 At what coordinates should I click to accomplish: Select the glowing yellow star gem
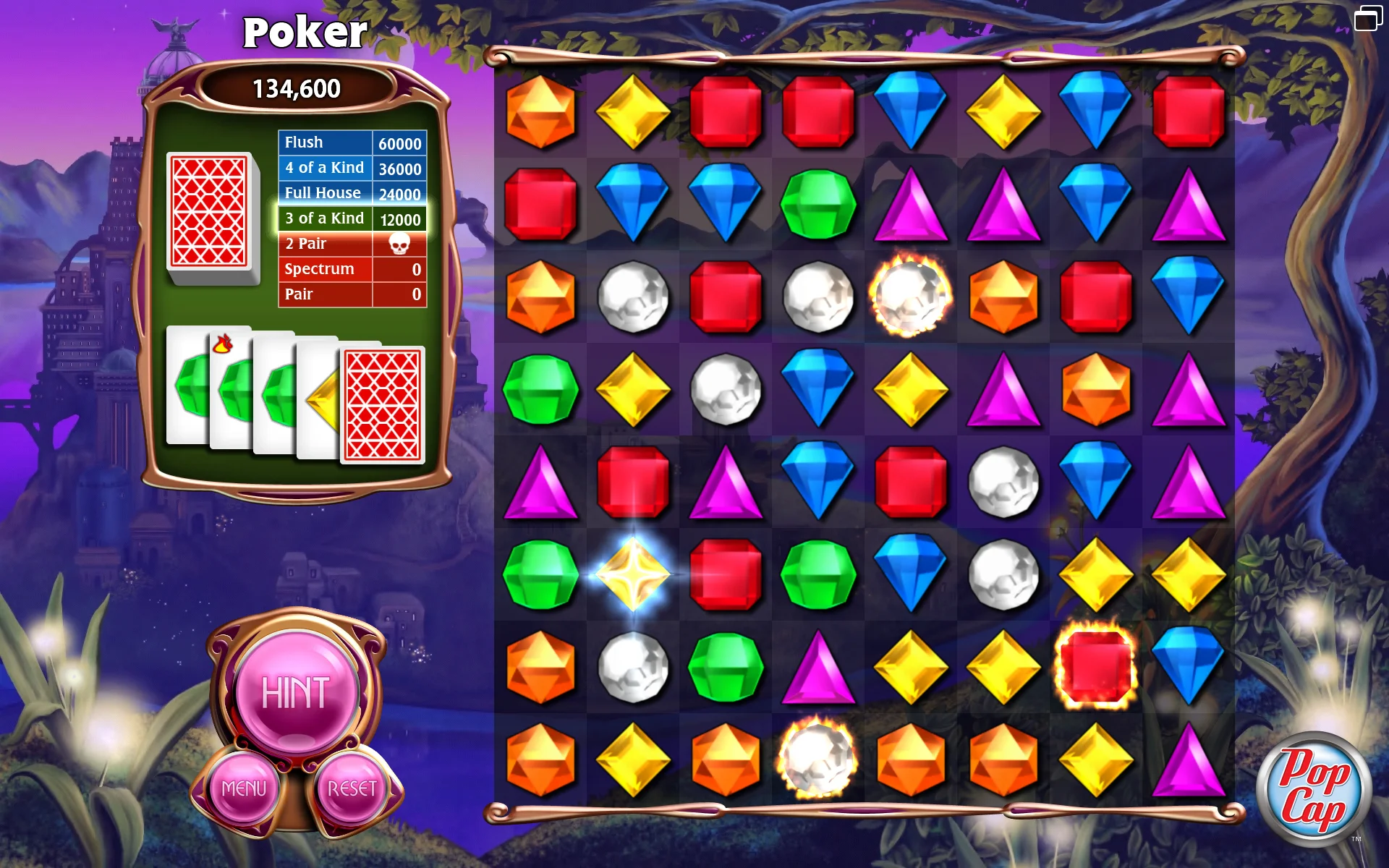pyautogui.click(x=632, y=574)
